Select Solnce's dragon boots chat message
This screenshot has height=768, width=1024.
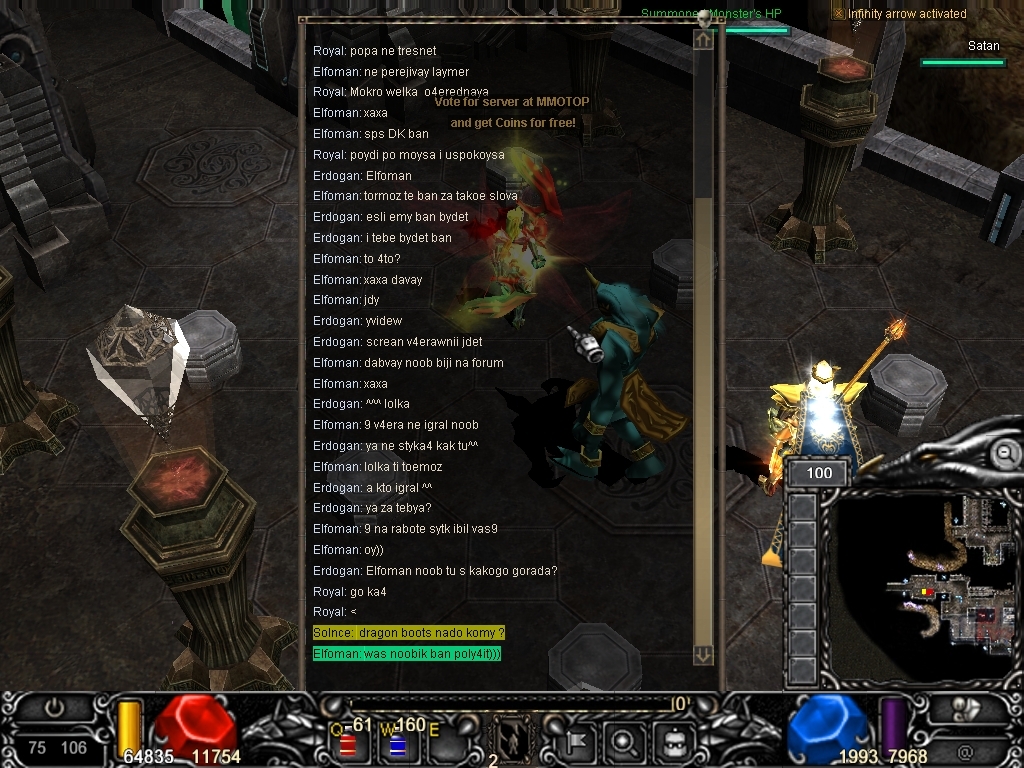point(408,633)
